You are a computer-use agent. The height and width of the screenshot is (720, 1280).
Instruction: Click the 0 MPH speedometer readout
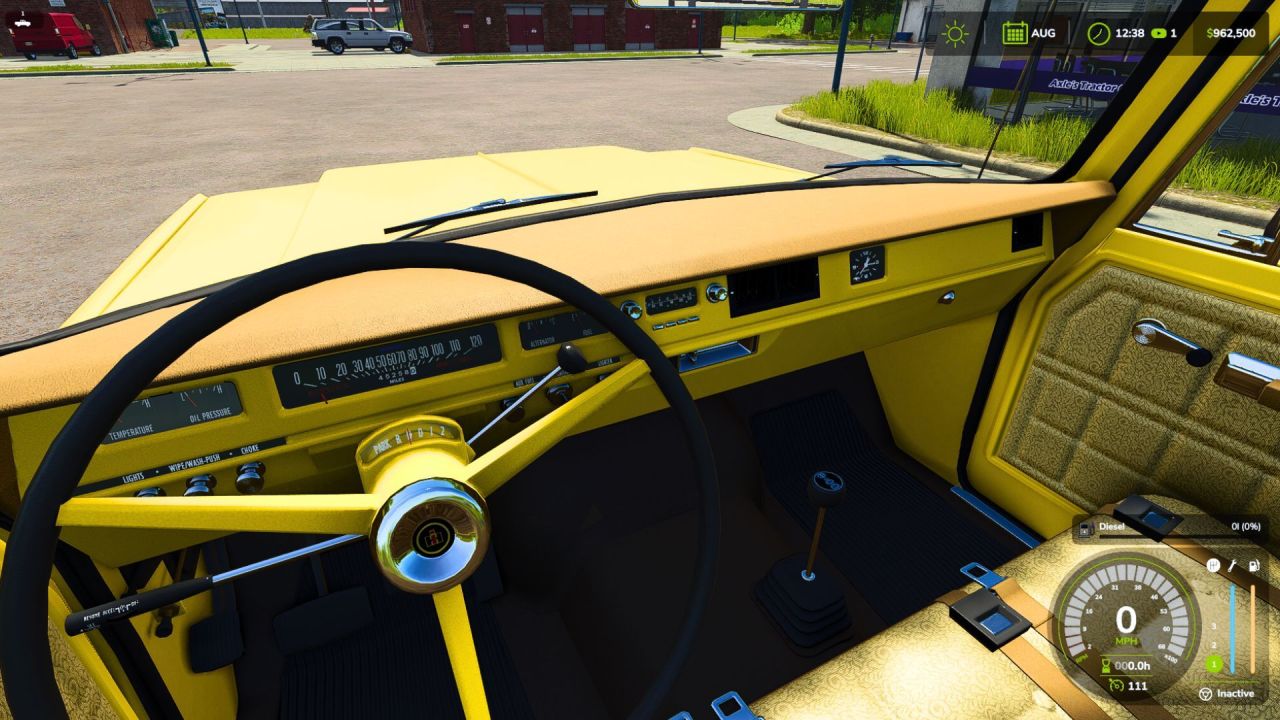pyautogui.click(x=1124, y=616)
